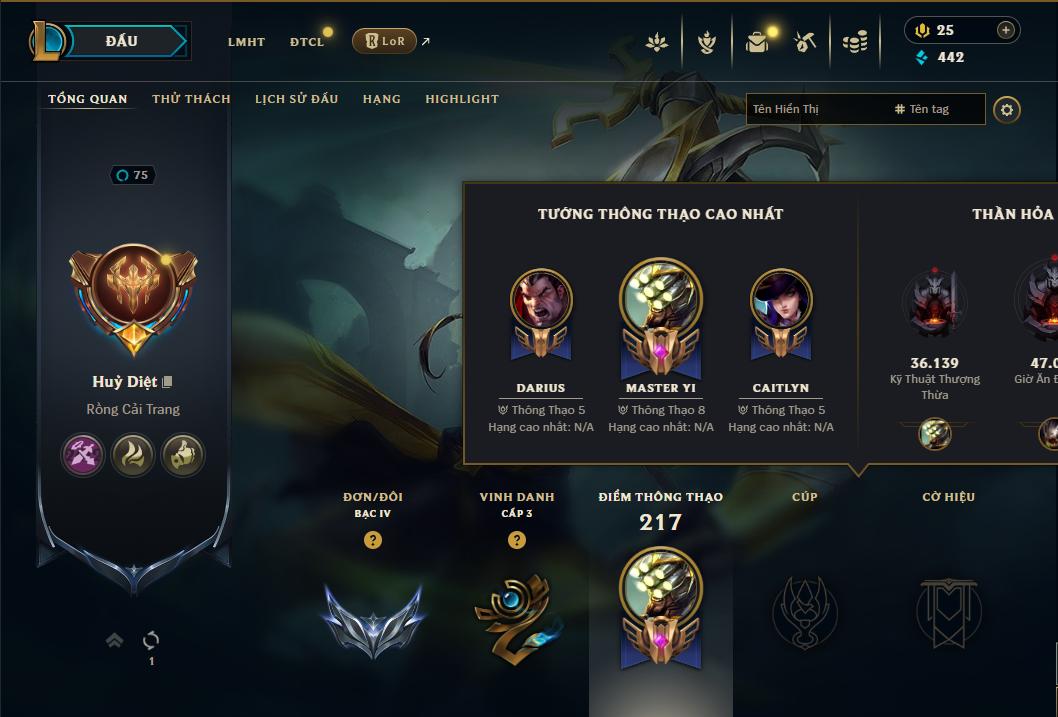The height and width of the screenshot is (717, 1058).
Task: Open the loot bag icon
Action: (757, 42)
